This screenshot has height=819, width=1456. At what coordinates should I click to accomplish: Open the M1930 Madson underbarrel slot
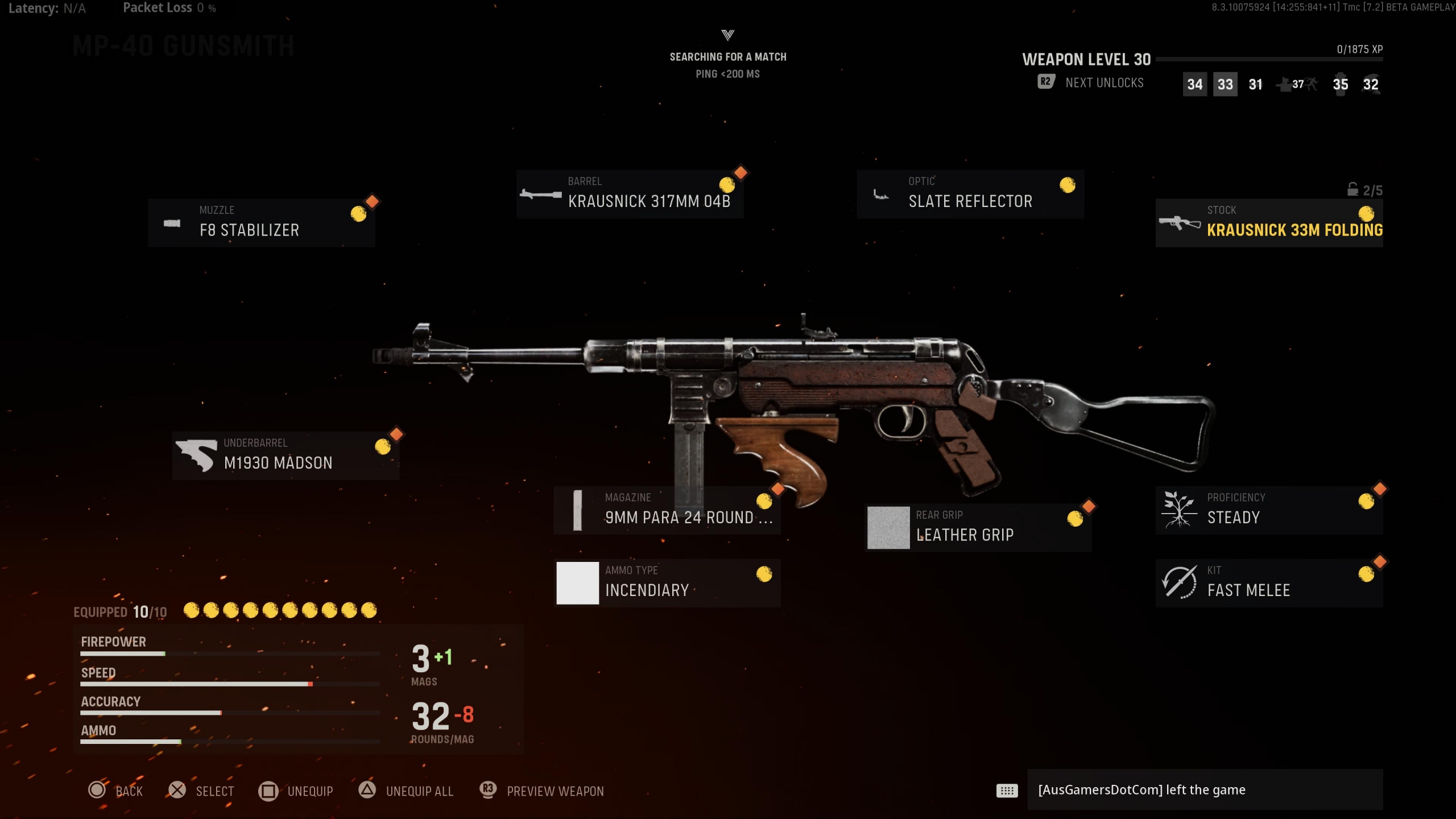click(x=286, y=456)
